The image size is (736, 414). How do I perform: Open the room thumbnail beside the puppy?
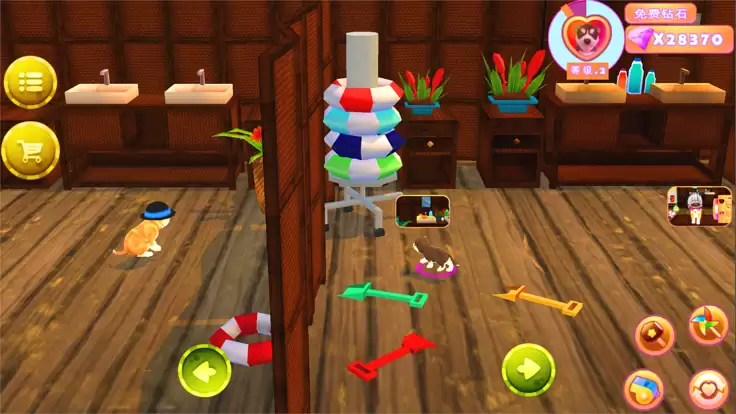pos(422,211)
